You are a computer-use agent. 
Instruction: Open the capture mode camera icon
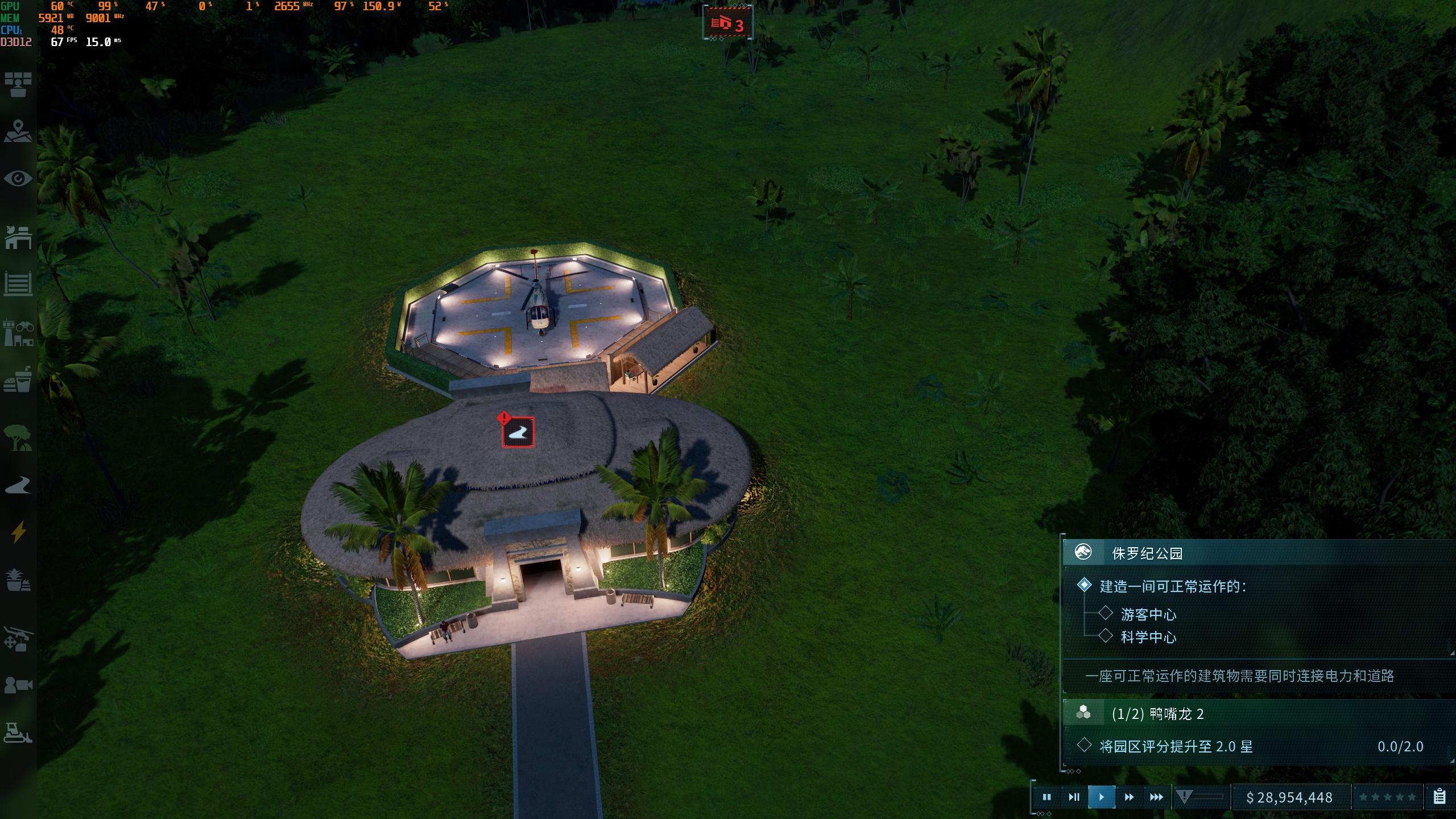(x=18, y=685)
